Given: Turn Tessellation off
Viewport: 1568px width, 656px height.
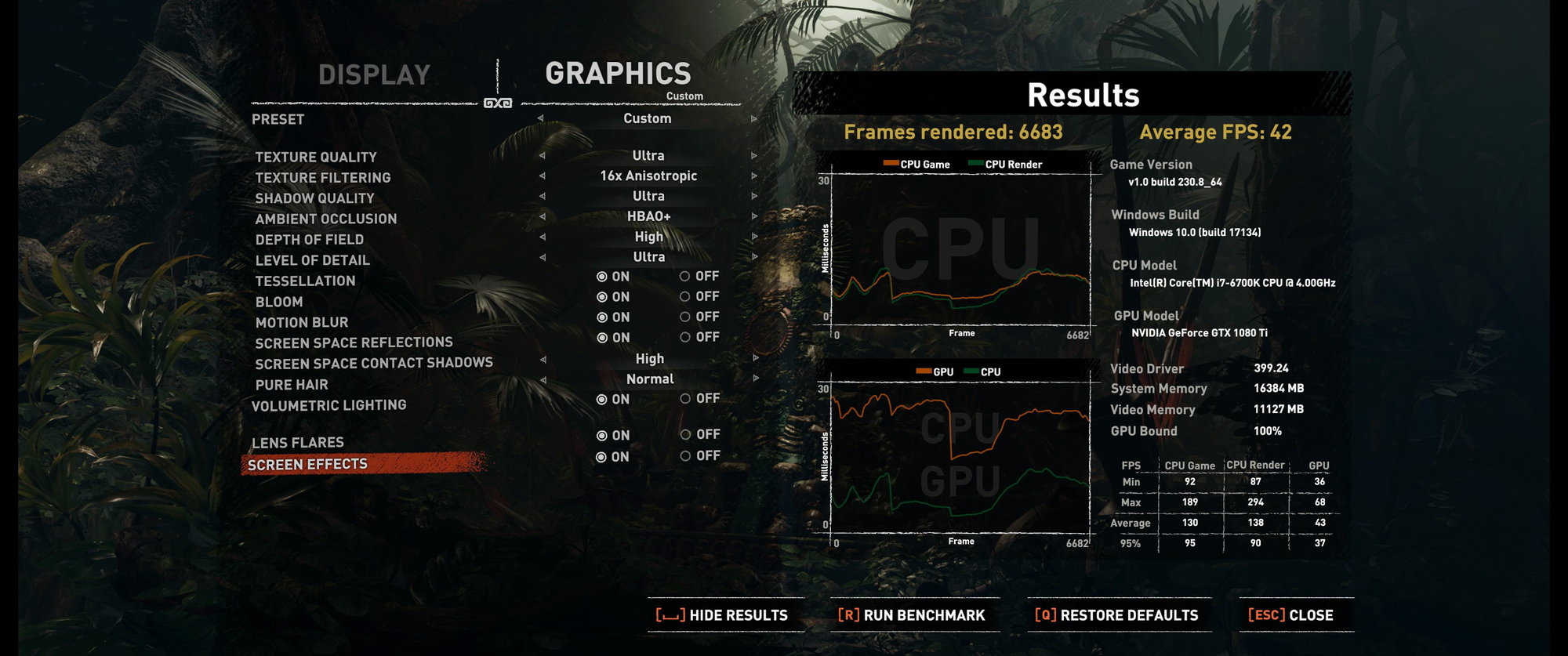Looking at the screenshot, I should pos(699,277).
